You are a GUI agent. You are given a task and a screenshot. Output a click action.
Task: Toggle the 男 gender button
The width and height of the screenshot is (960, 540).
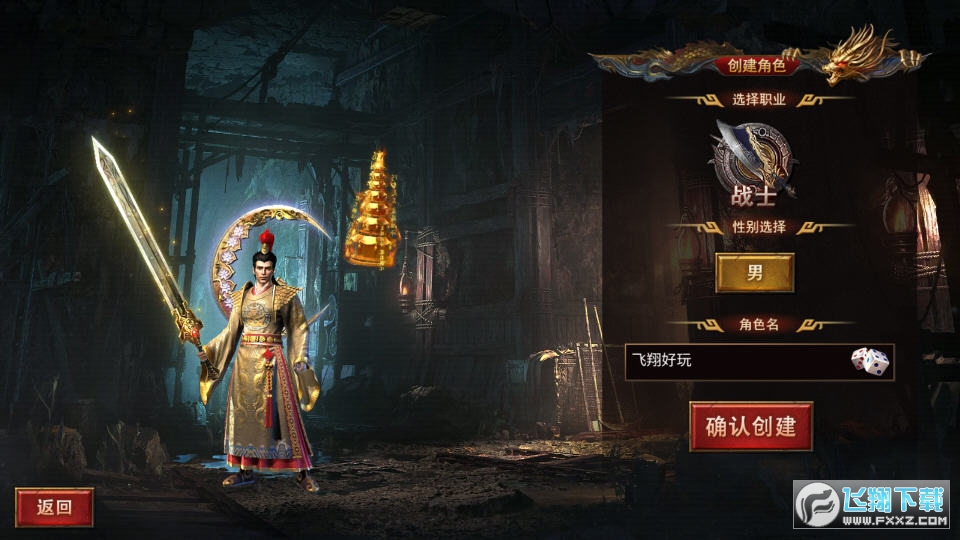point(755,273)
